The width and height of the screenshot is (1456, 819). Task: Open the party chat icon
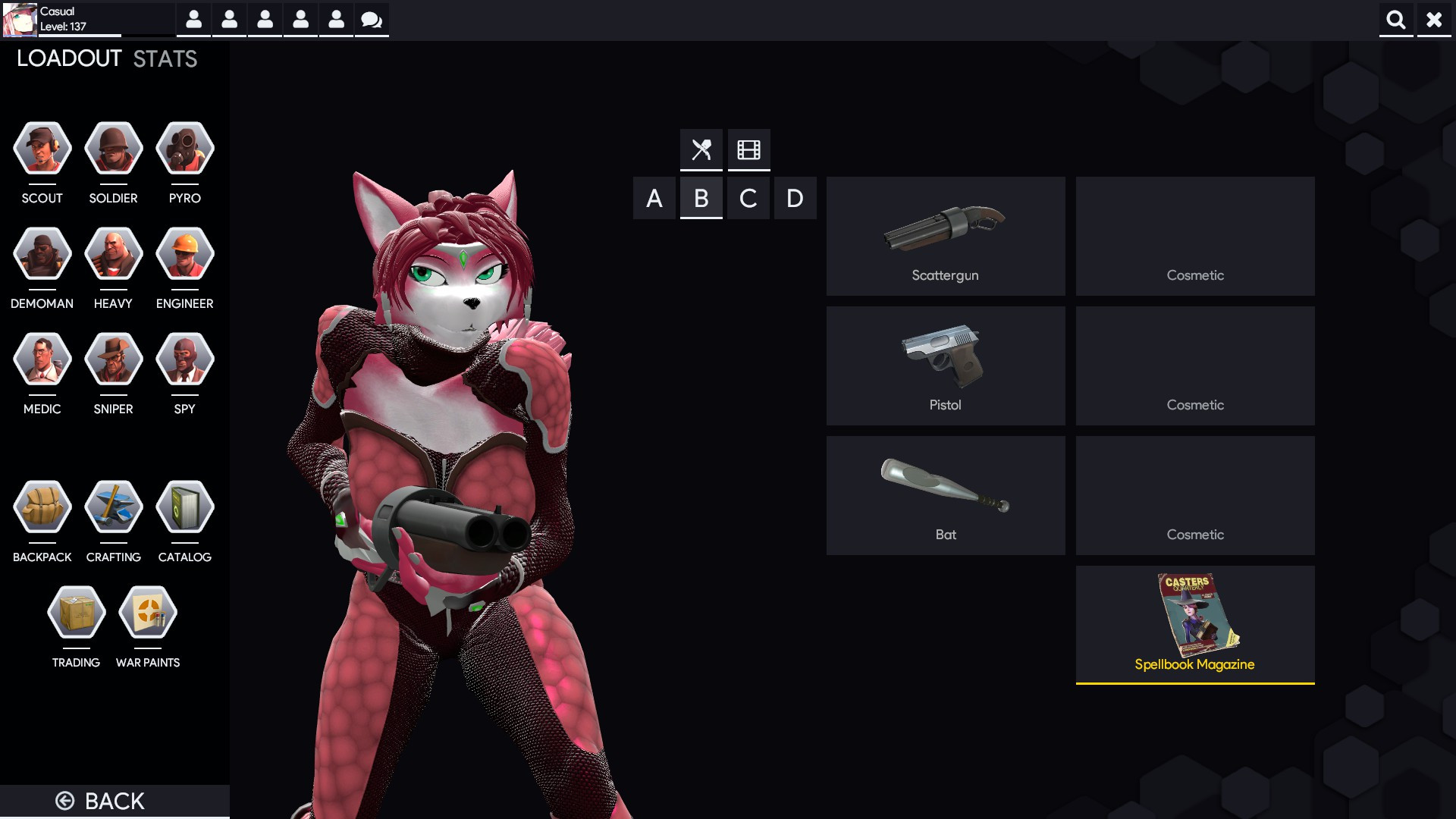[x=371, y=20]
